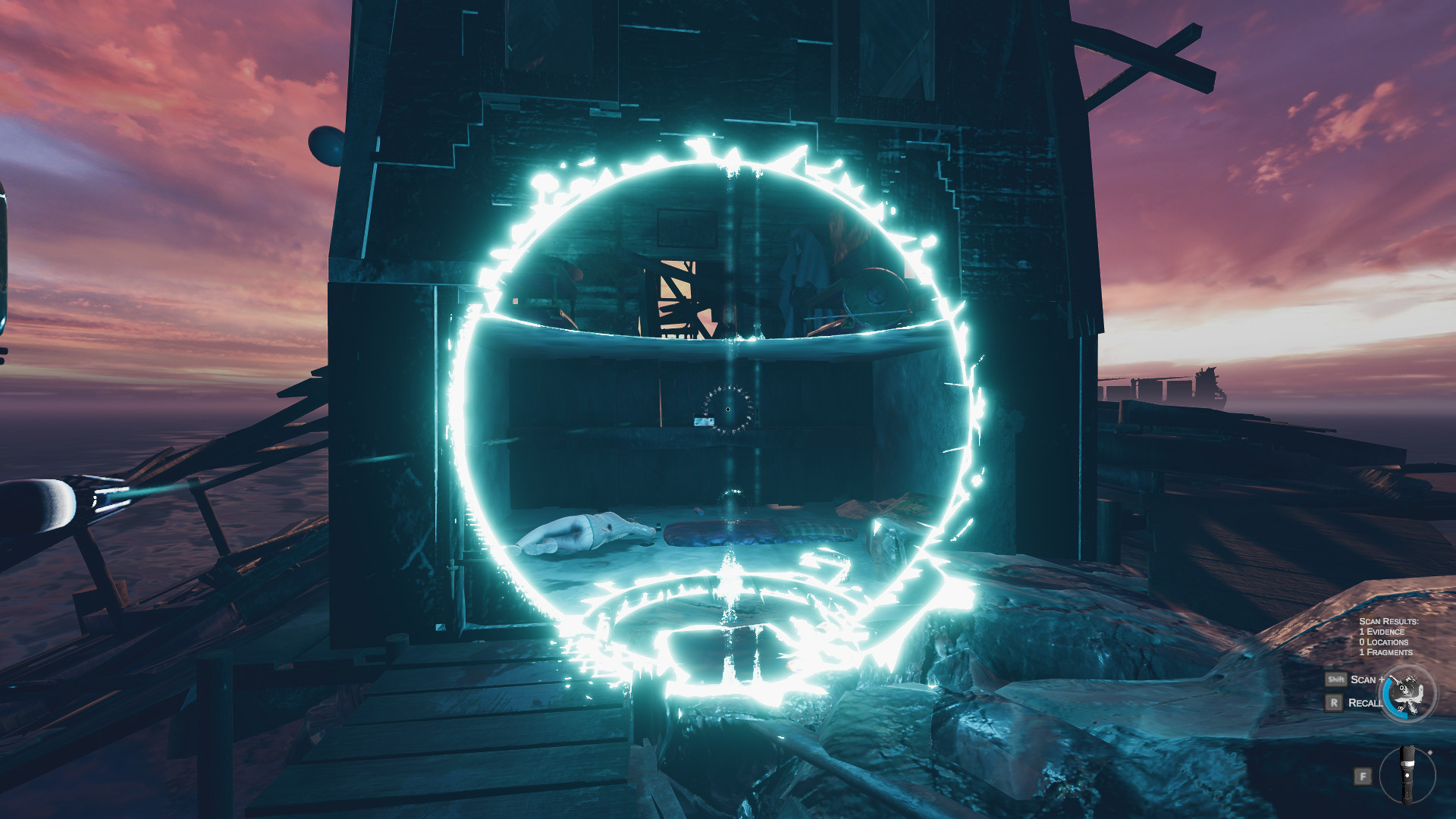Click the glowing portal ring in the scene
Image resolution: width=1456 pixels, height=819 pixels.
click(728, 163)
